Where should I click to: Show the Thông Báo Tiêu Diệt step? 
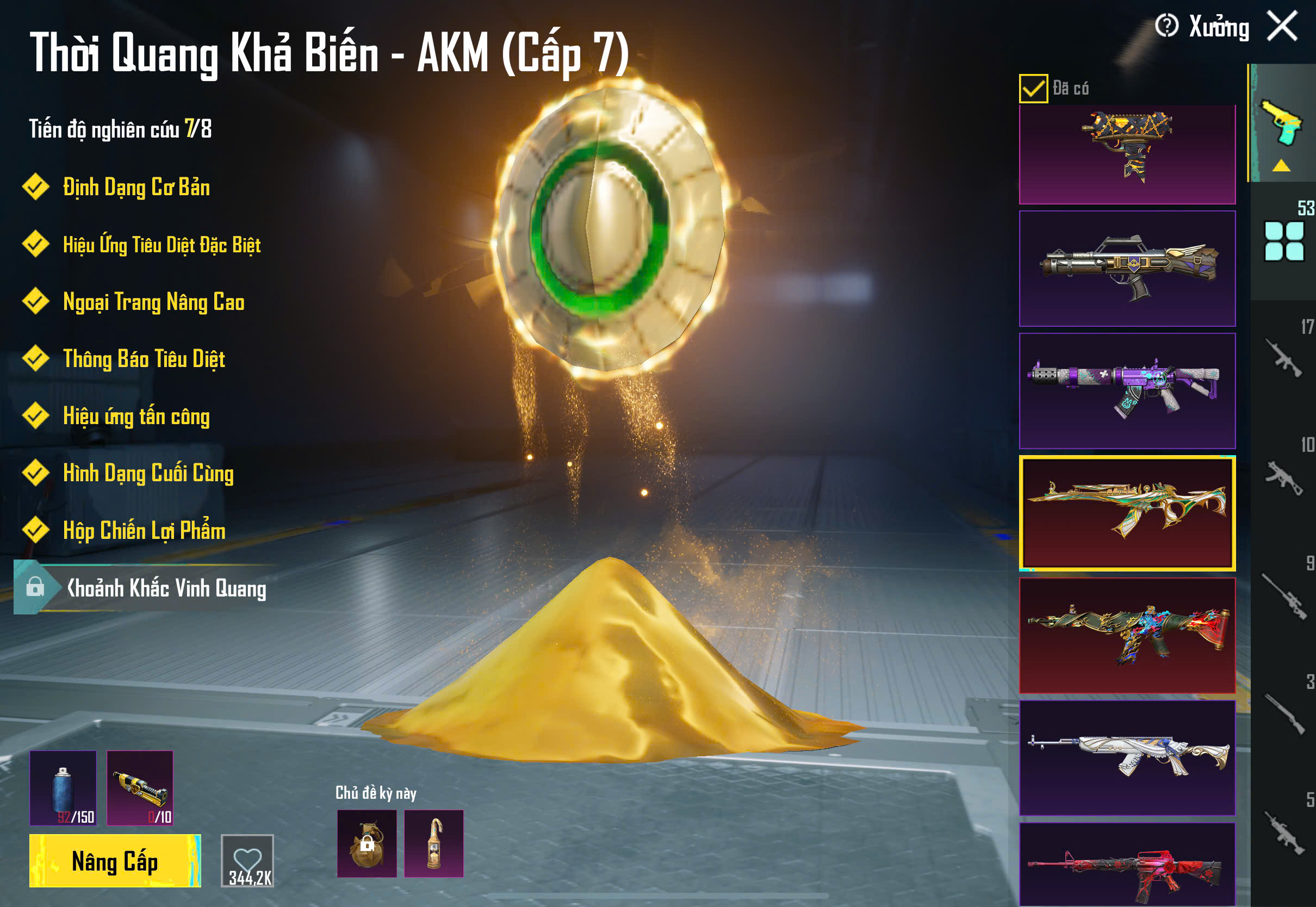coord(144,359)
